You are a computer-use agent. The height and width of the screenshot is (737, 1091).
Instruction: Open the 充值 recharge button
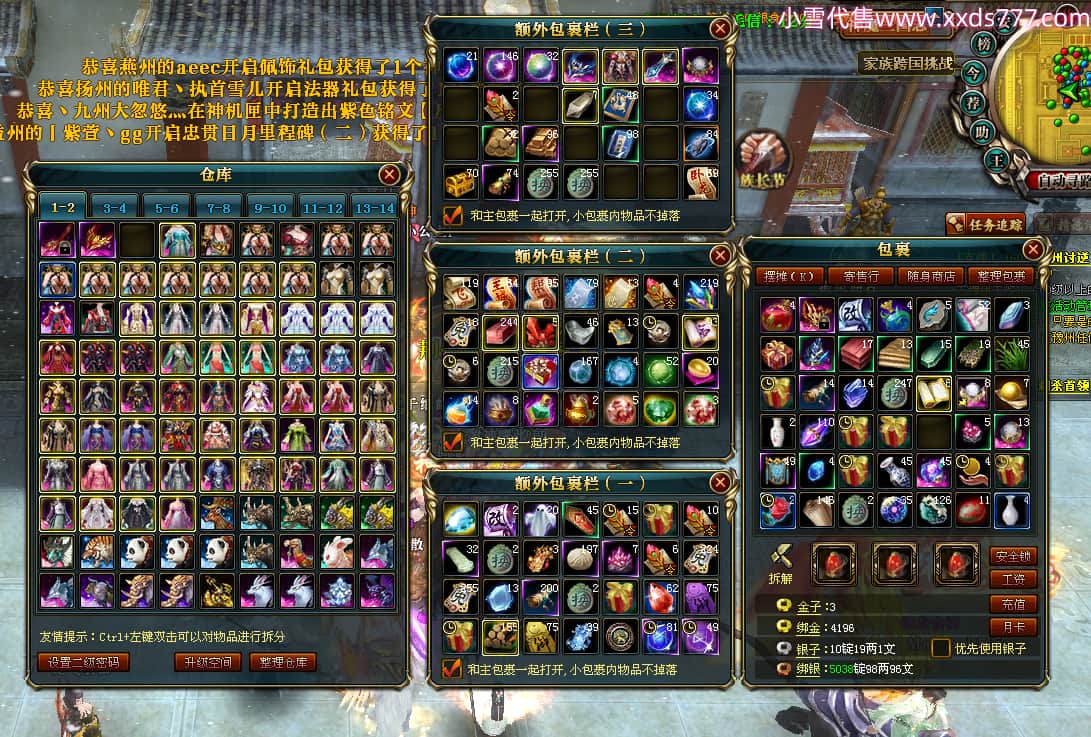[x=1013, y=604]
